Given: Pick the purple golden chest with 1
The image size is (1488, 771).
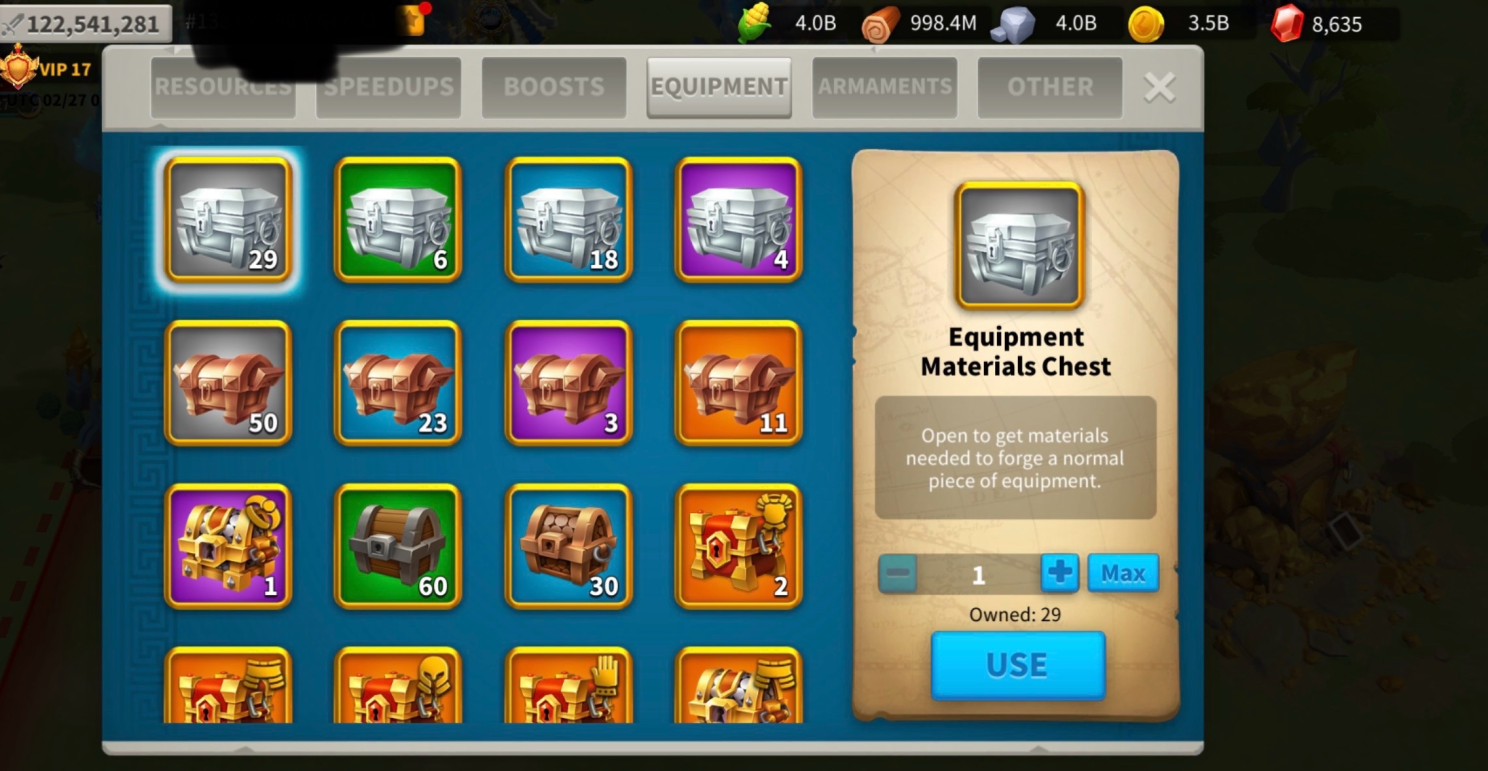Looking at the screenshot, I should coord(228,546).
